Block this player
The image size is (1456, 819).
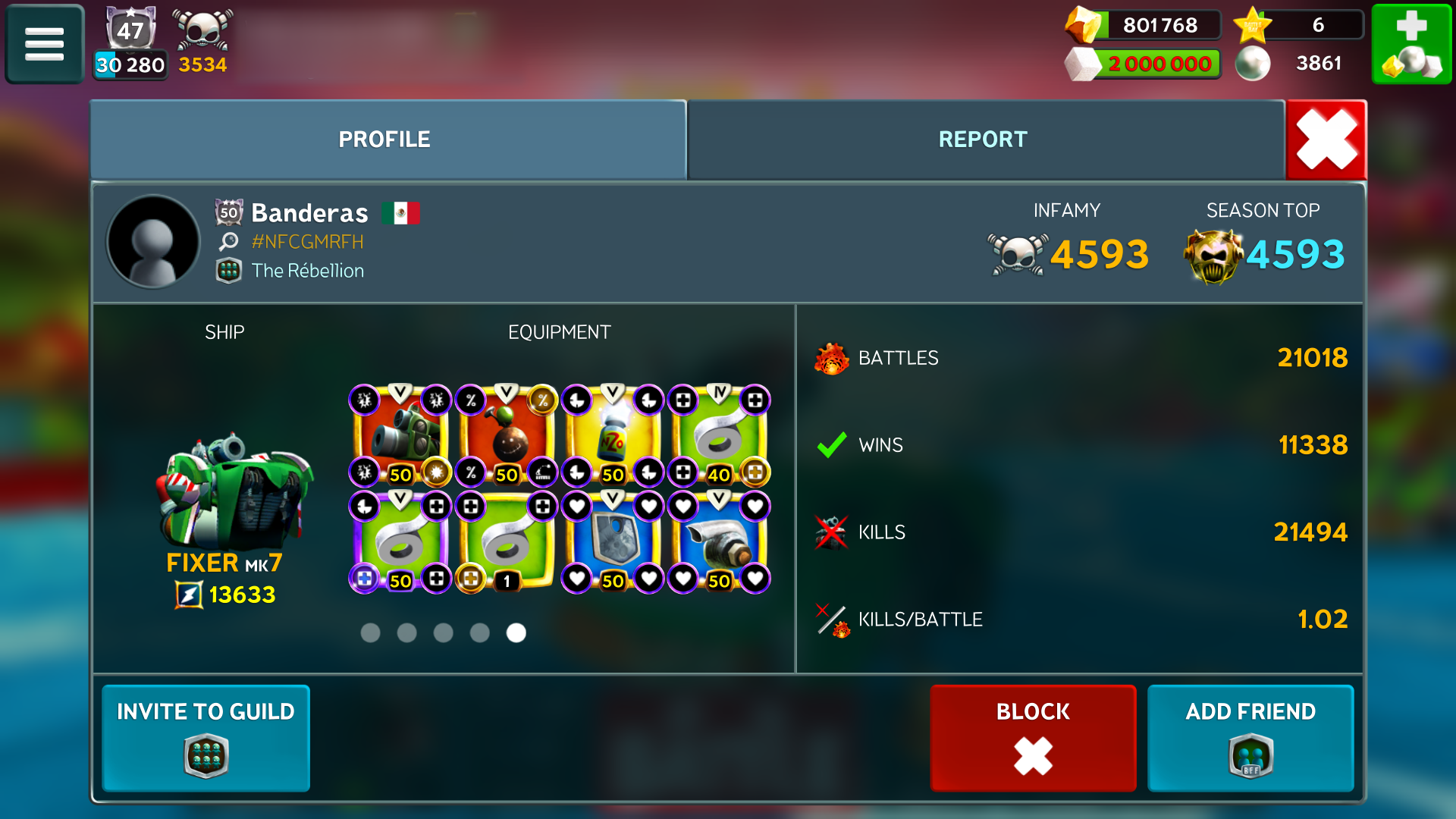click(x=1033, y=737)
